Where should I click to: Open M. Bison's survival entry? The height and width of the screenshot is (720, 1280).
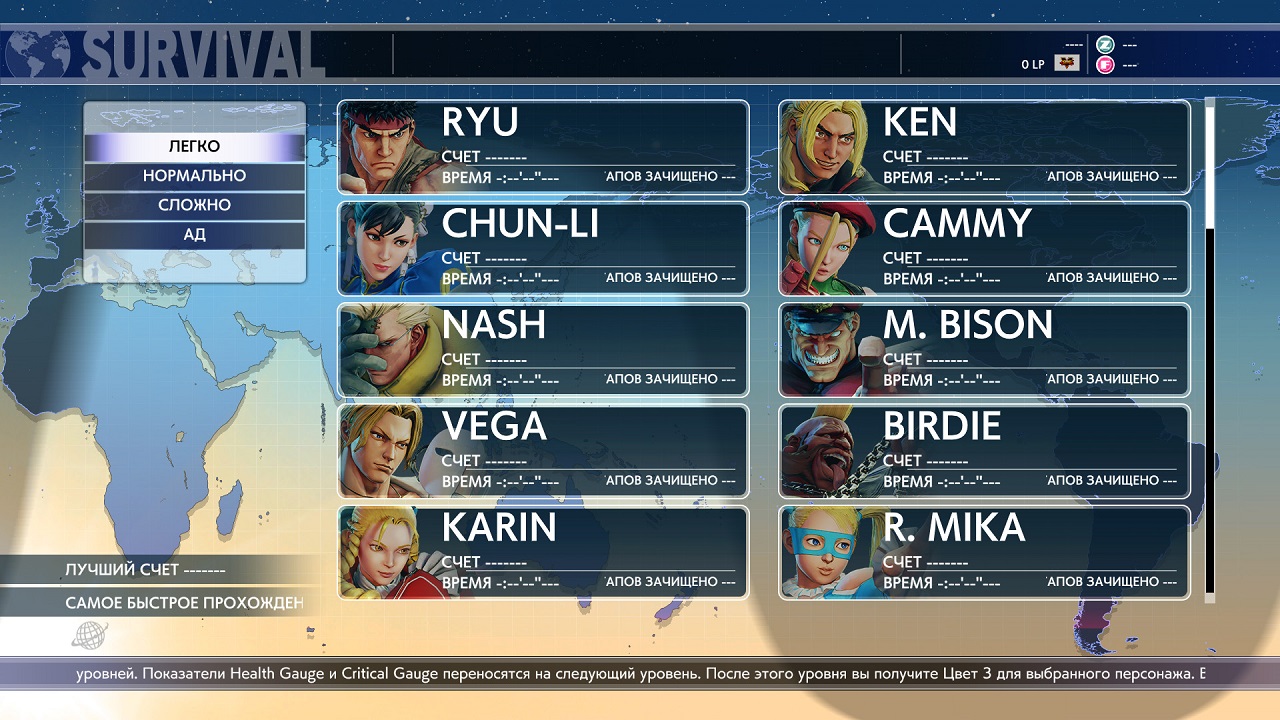984,350
